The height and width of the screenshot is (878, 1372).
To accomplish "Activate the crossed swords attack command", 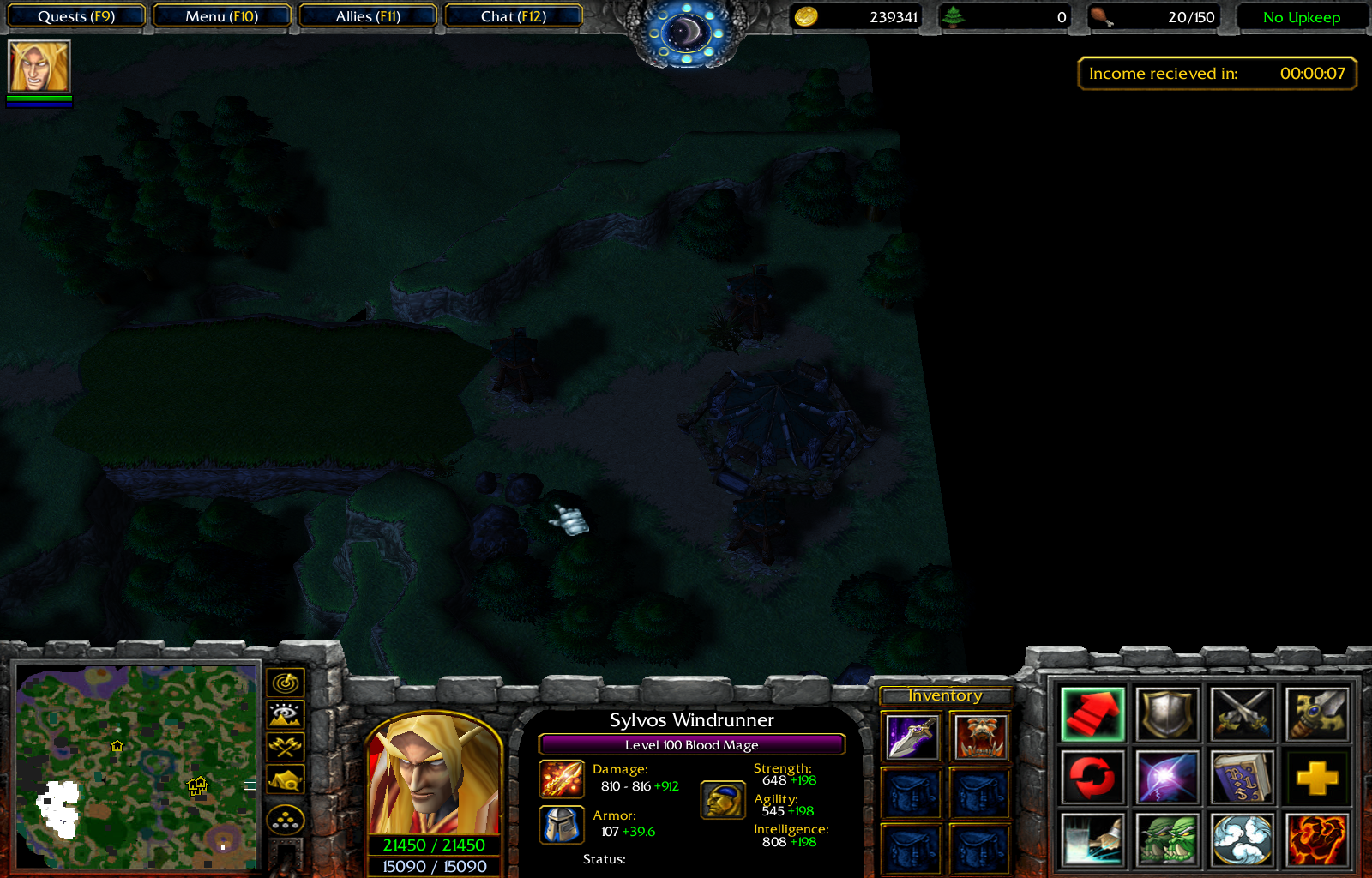I will pos(1242,713).
